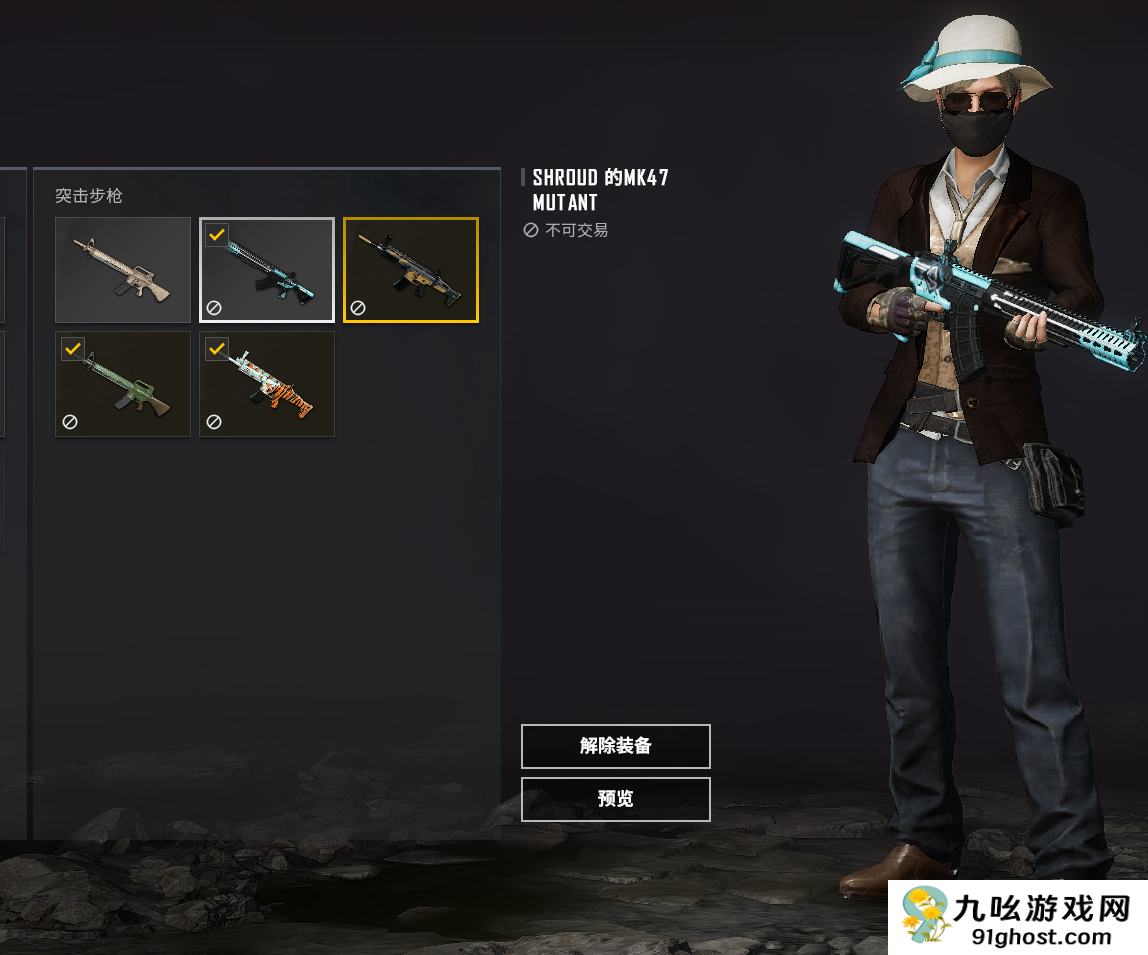Select the green camo M16A4 skin

point(123,385)
